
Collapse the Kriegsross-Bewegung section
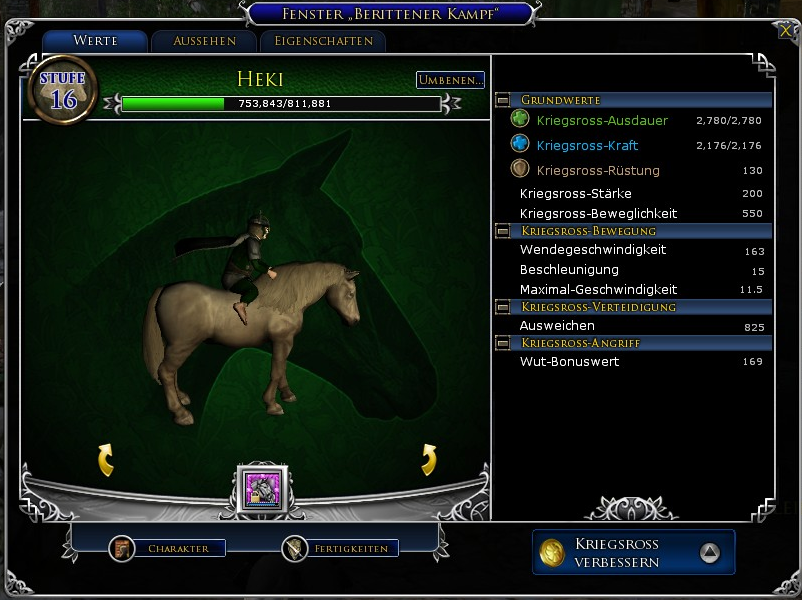503,231
